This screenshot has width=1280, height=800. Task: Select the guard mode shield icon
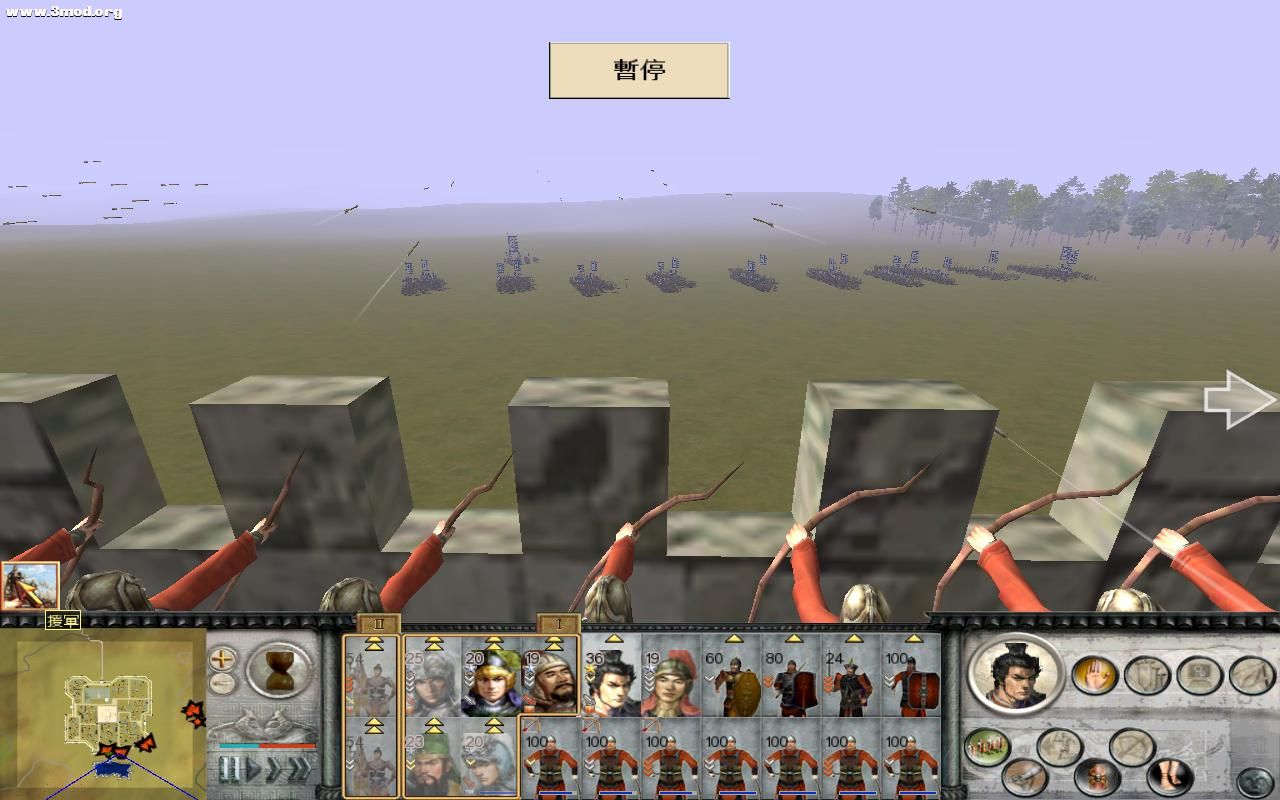point(1147,676)
